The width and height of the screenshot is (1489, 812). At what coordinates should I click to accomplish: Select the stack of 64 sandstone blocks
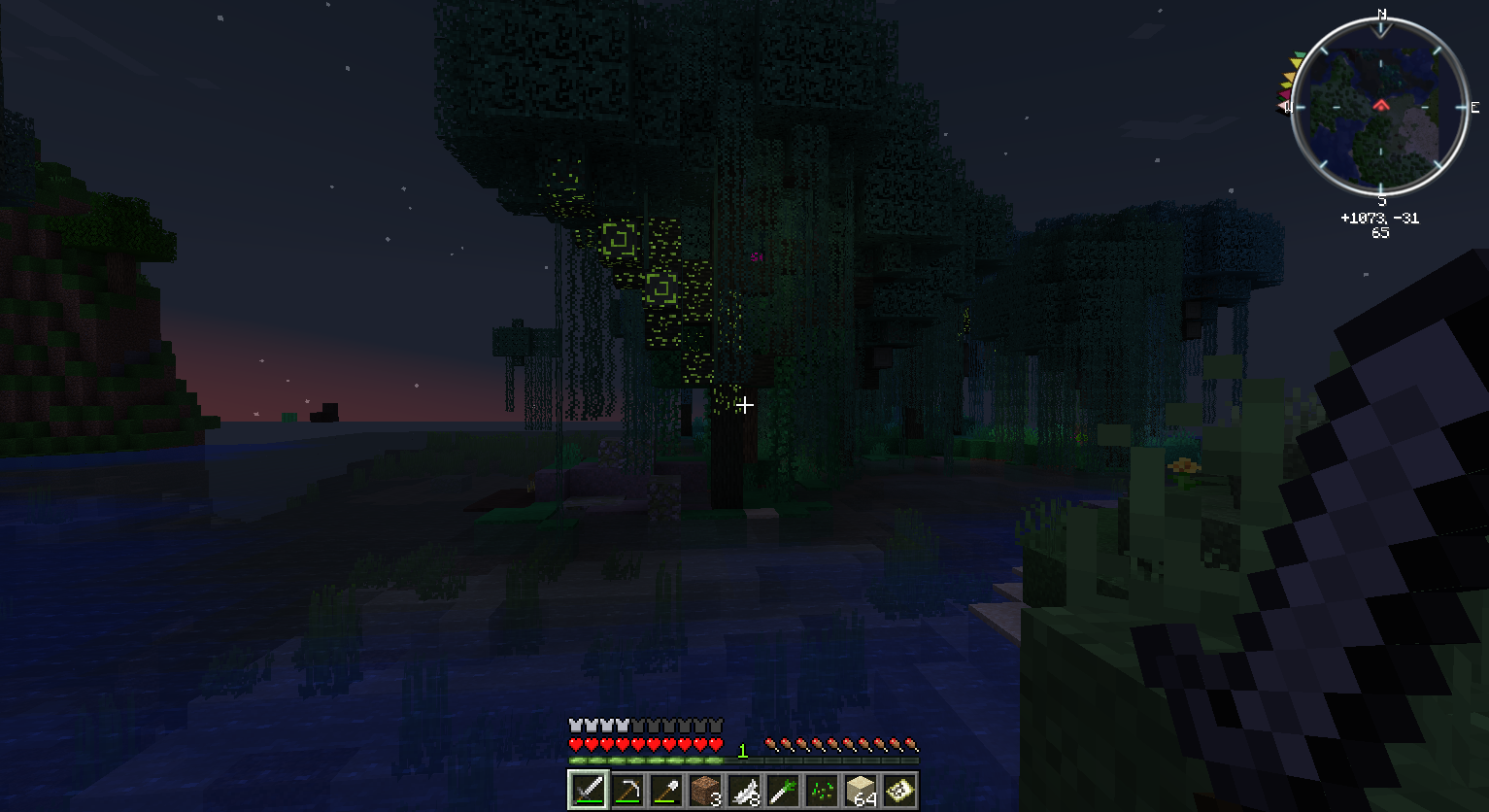[860, 791]
